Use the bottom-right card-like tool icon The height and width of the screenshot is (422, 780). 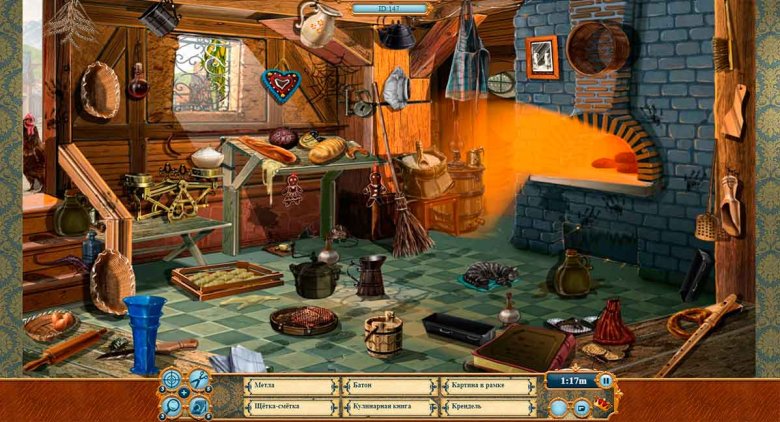(199, 406)
